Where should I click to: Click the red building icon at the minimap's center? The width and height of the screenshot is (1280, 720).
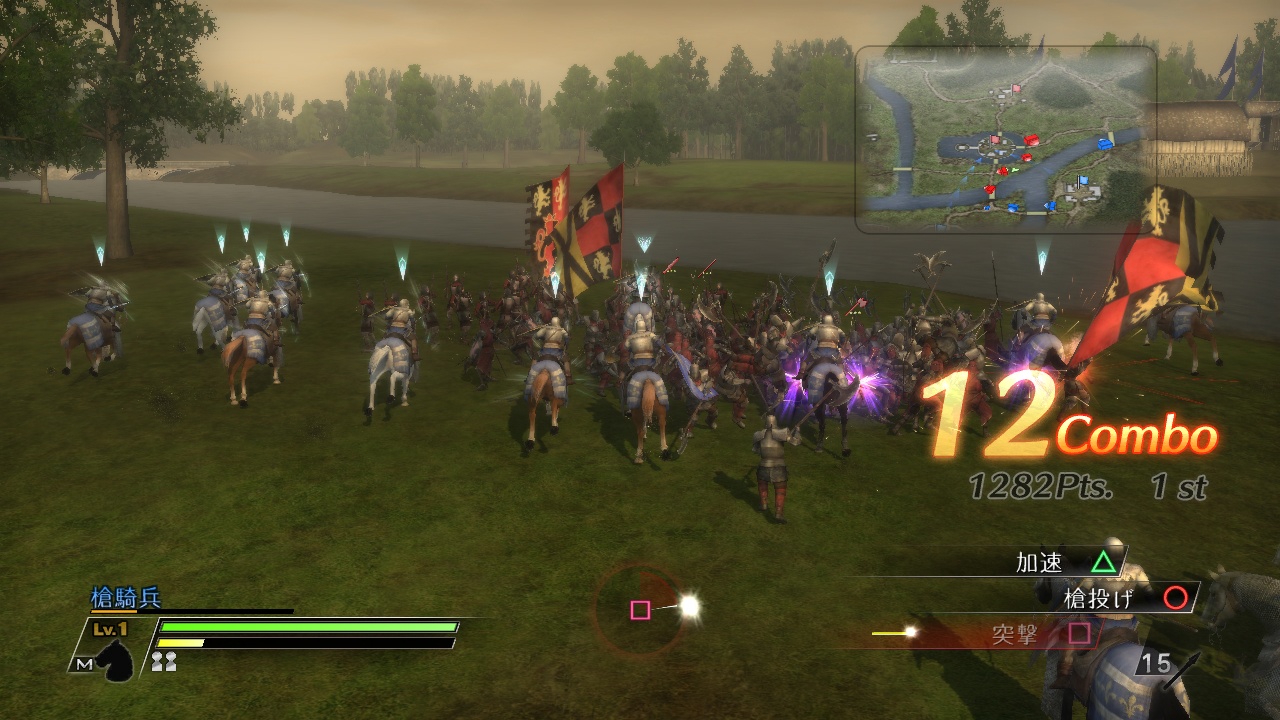click(x=1031, y=139)
